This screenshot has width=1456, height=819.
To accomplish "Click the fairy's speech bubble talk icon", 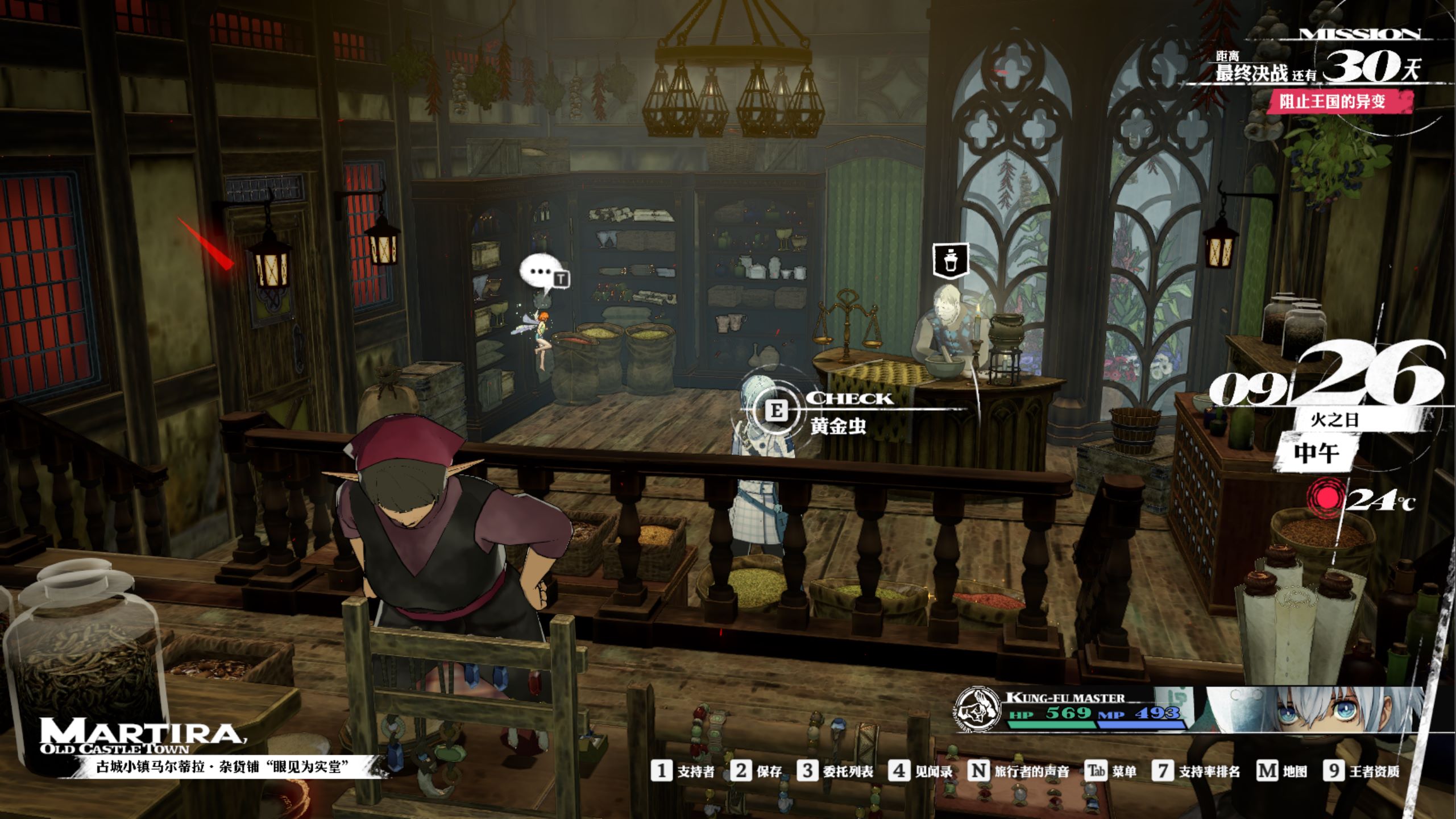I will point(542,274).
